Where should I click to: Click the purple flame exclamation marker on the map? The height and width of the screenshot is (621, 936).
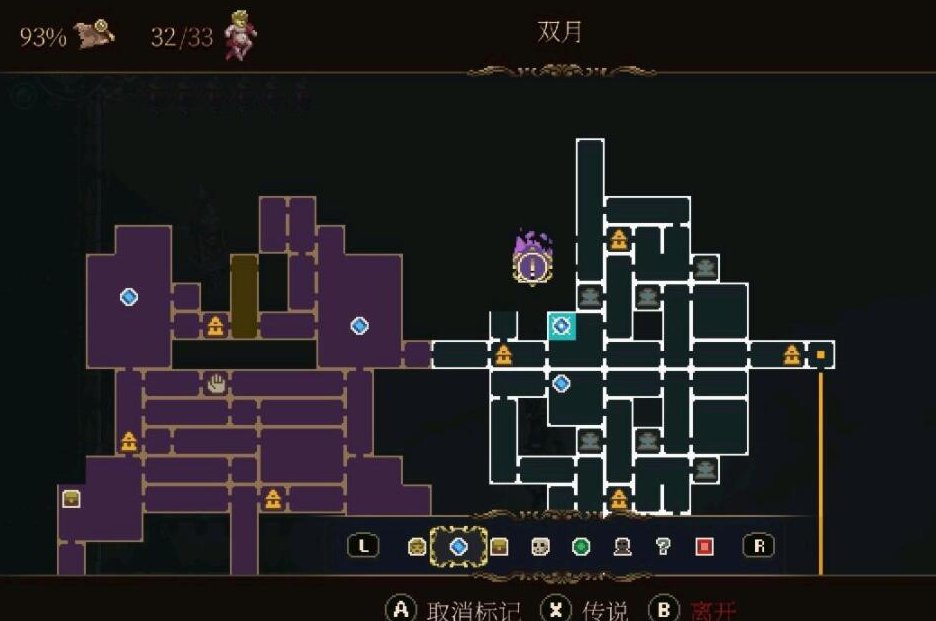tap(532, 263)
